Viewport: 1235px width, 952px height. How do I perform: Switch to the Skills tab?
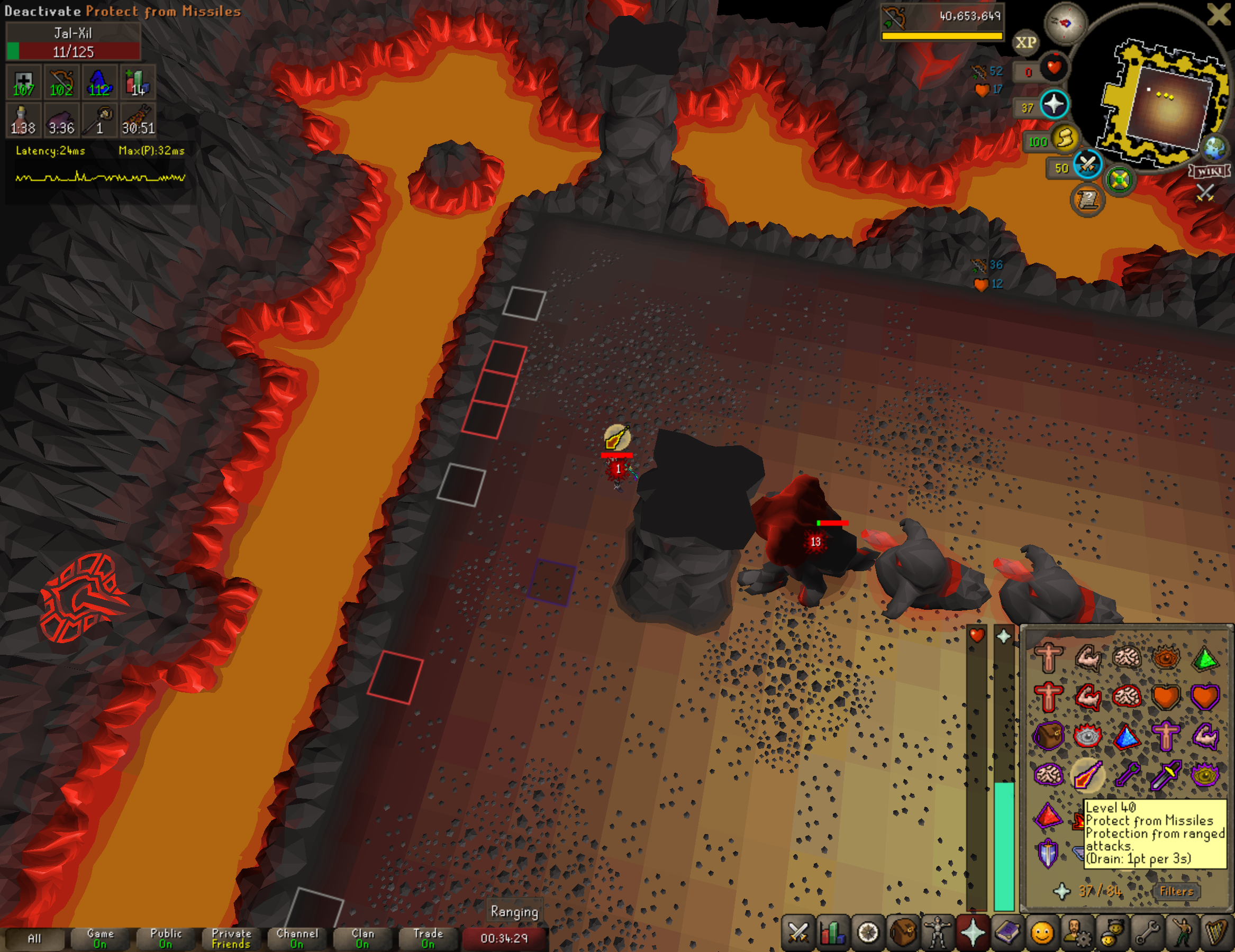tap(832, 933)
